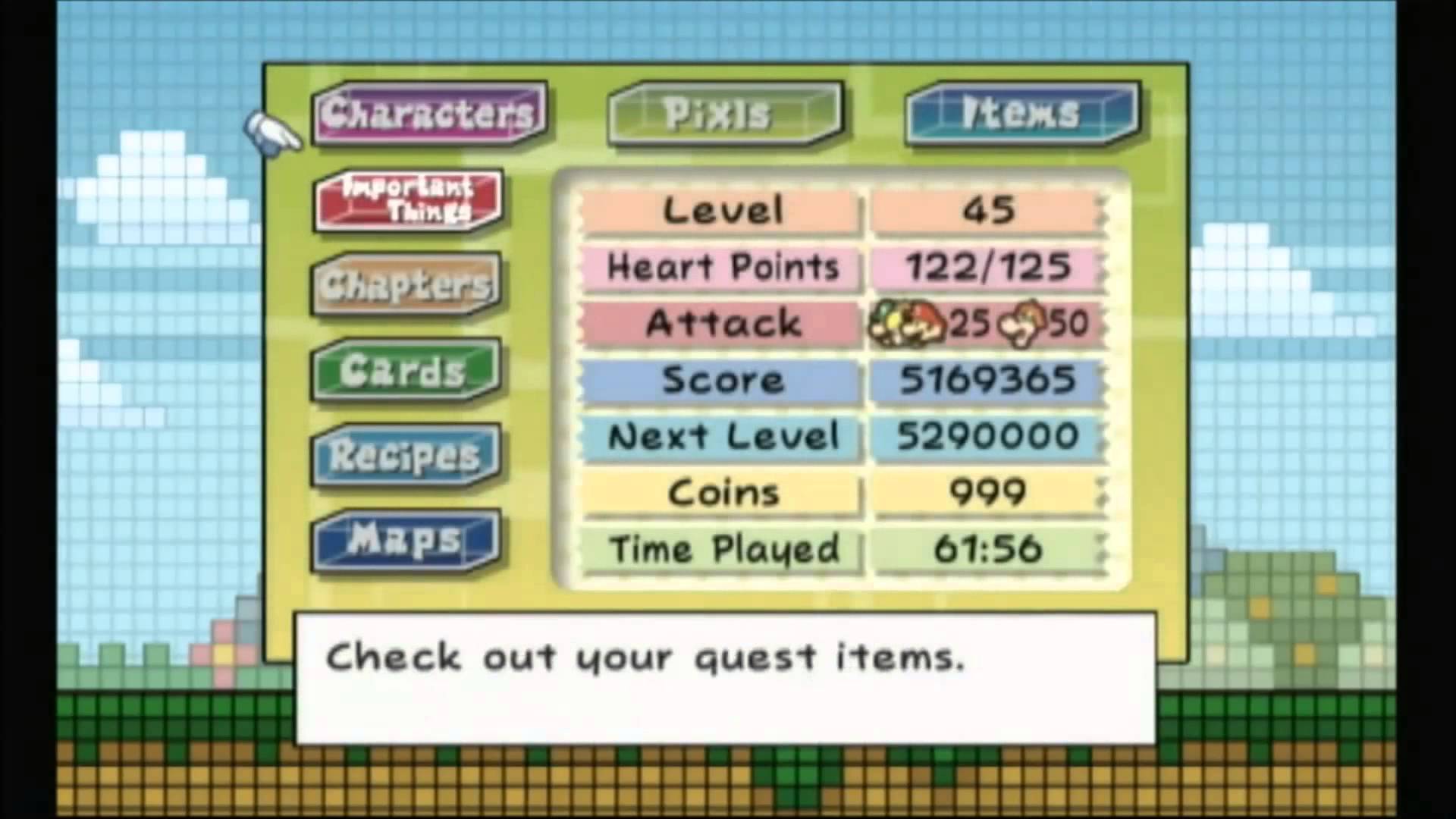Open the Recipes menu
This screenshot has height=819, width=1456.
point(406,456)
